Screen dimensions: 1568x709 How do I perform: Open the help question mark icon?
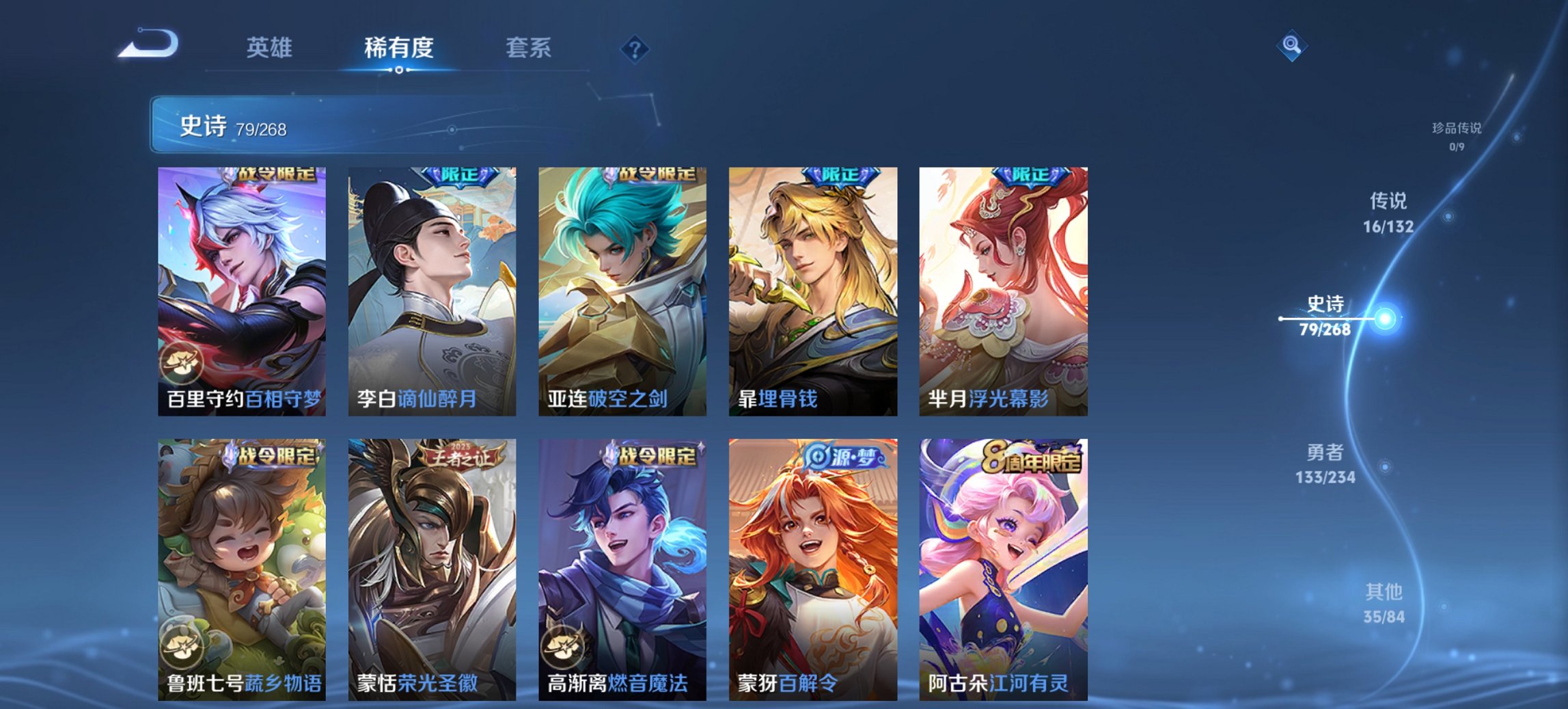coord(635,49)
